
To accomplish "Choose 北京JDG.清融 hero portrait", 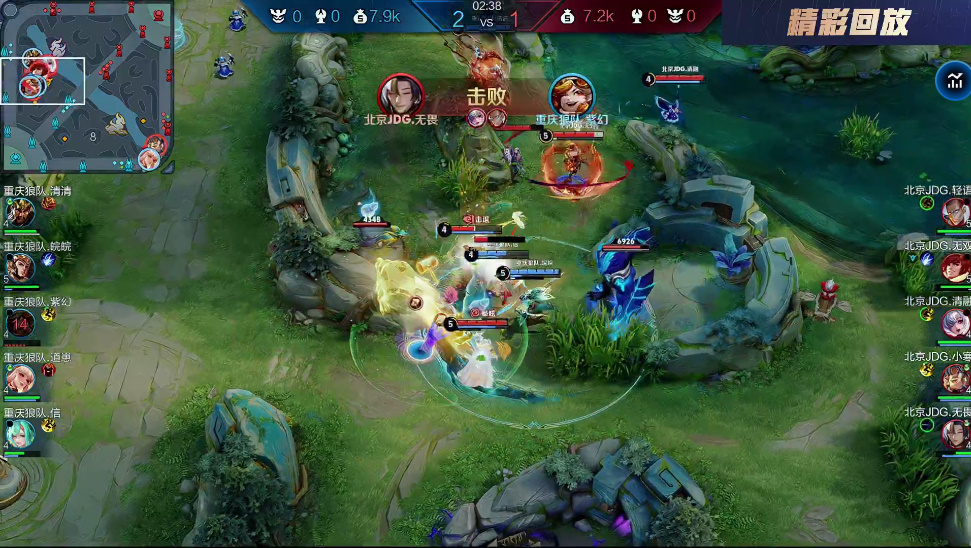I will tap(955, 323).
